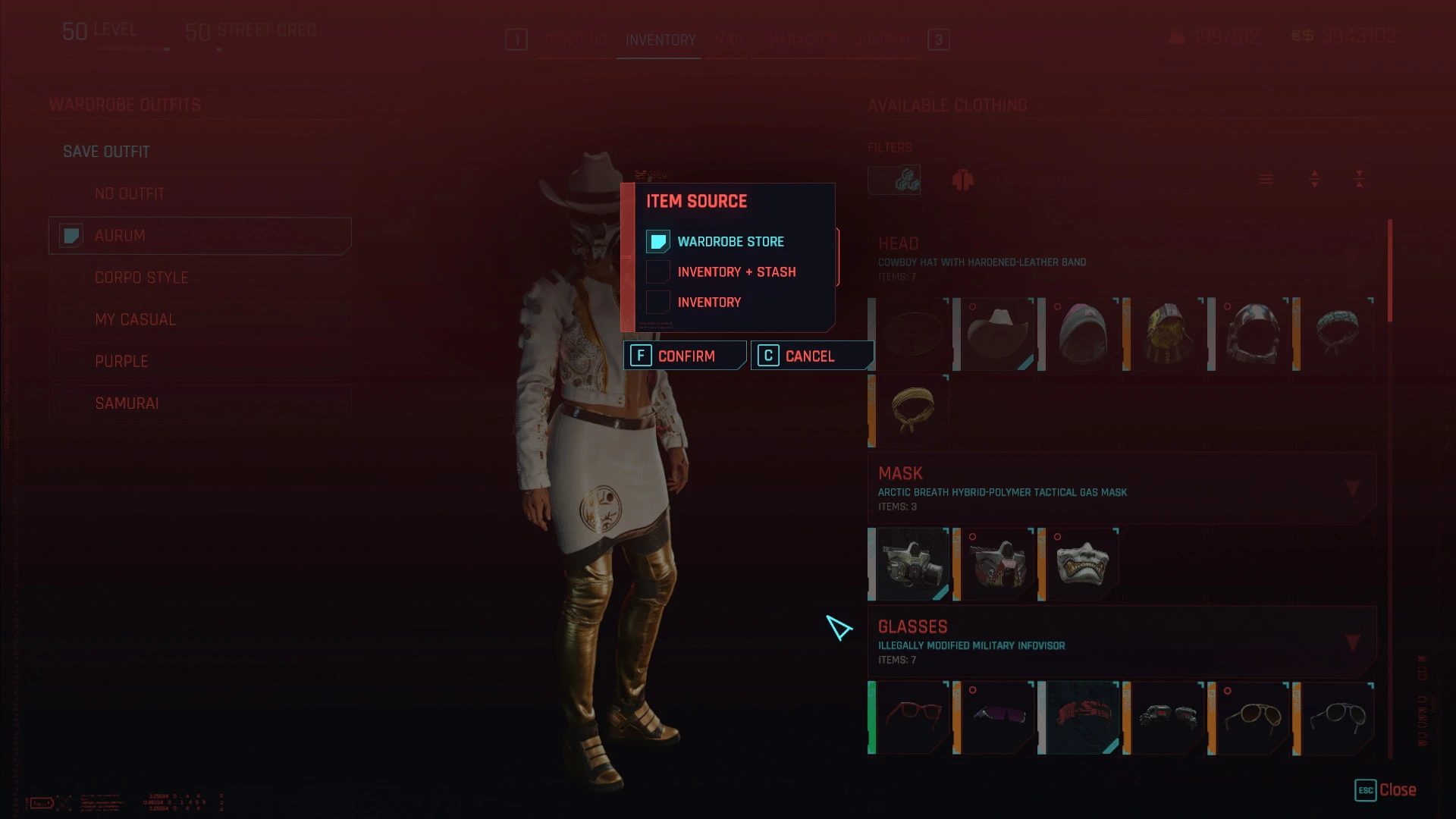
Task: Enable the Inventory + Stash source checkbox
Action: pyautogui.click(x=657, y=271)
